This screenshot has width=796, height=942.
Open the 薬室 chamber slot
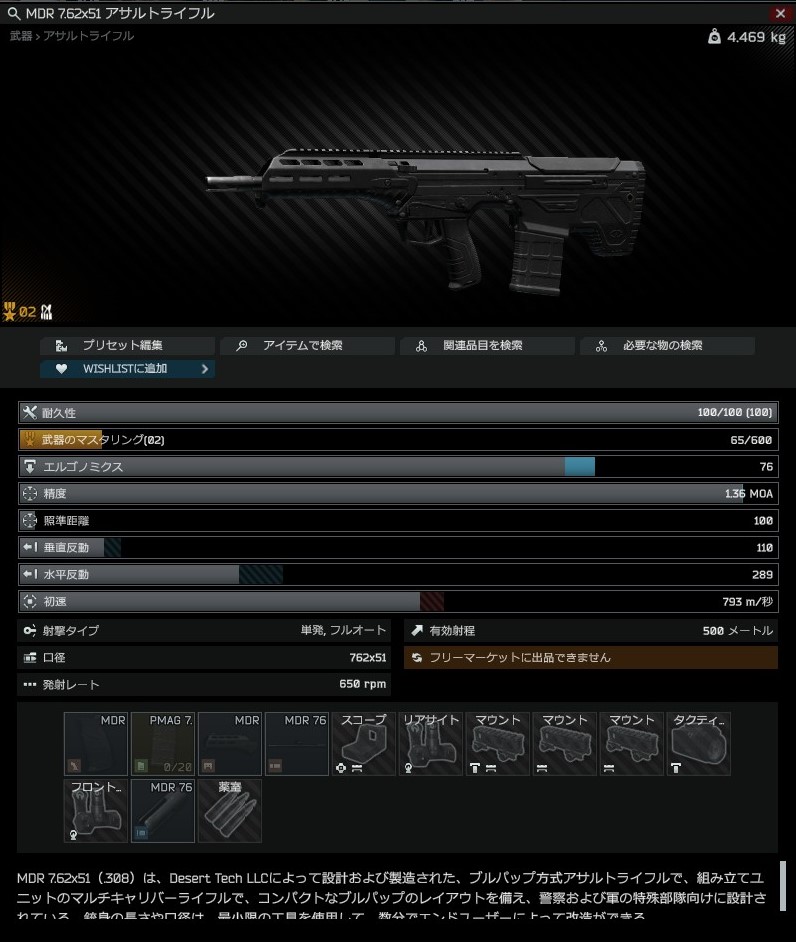229,810
